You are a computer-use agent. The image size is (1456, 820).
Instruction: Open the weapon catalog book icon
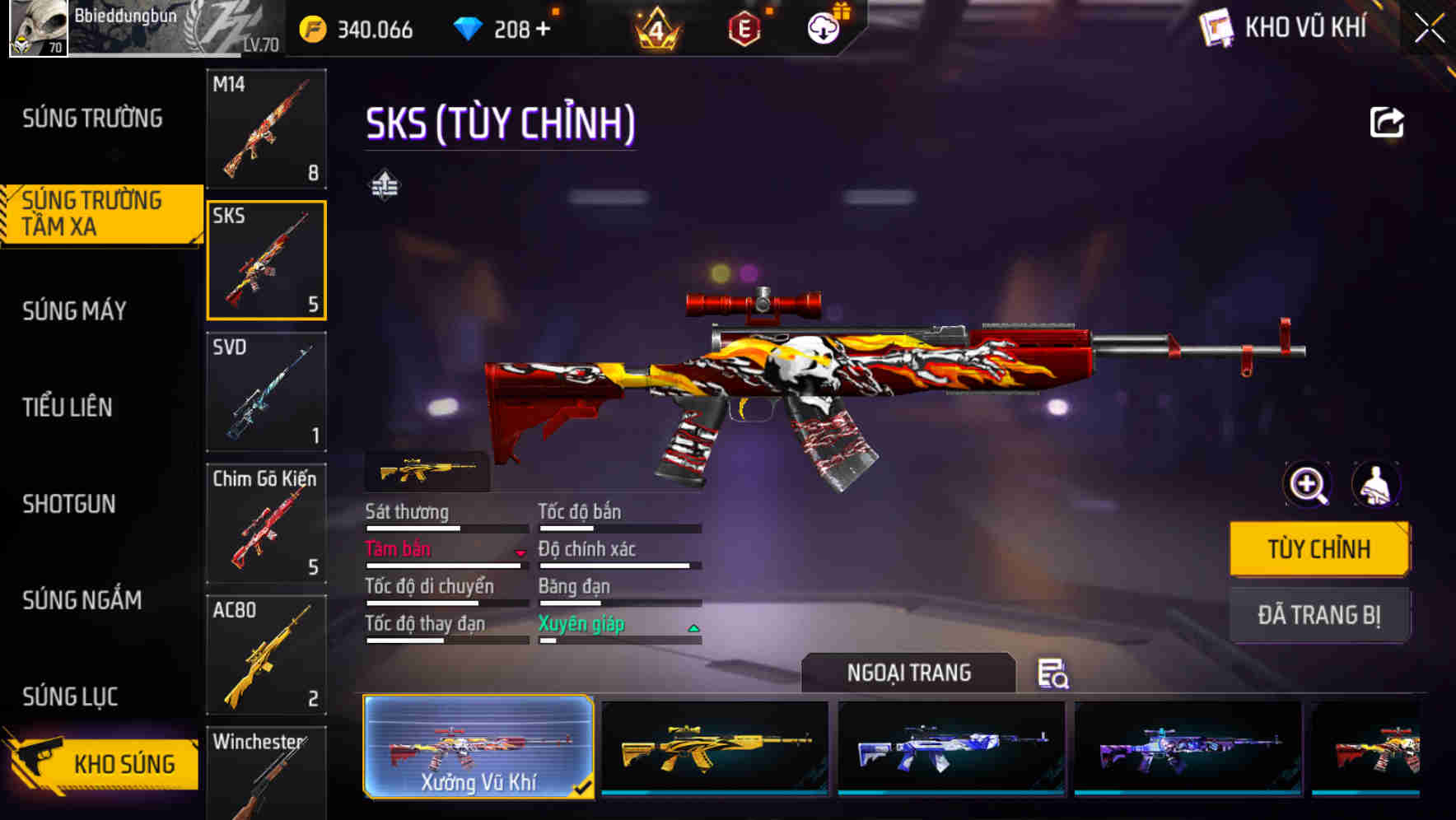[1216, 27]
